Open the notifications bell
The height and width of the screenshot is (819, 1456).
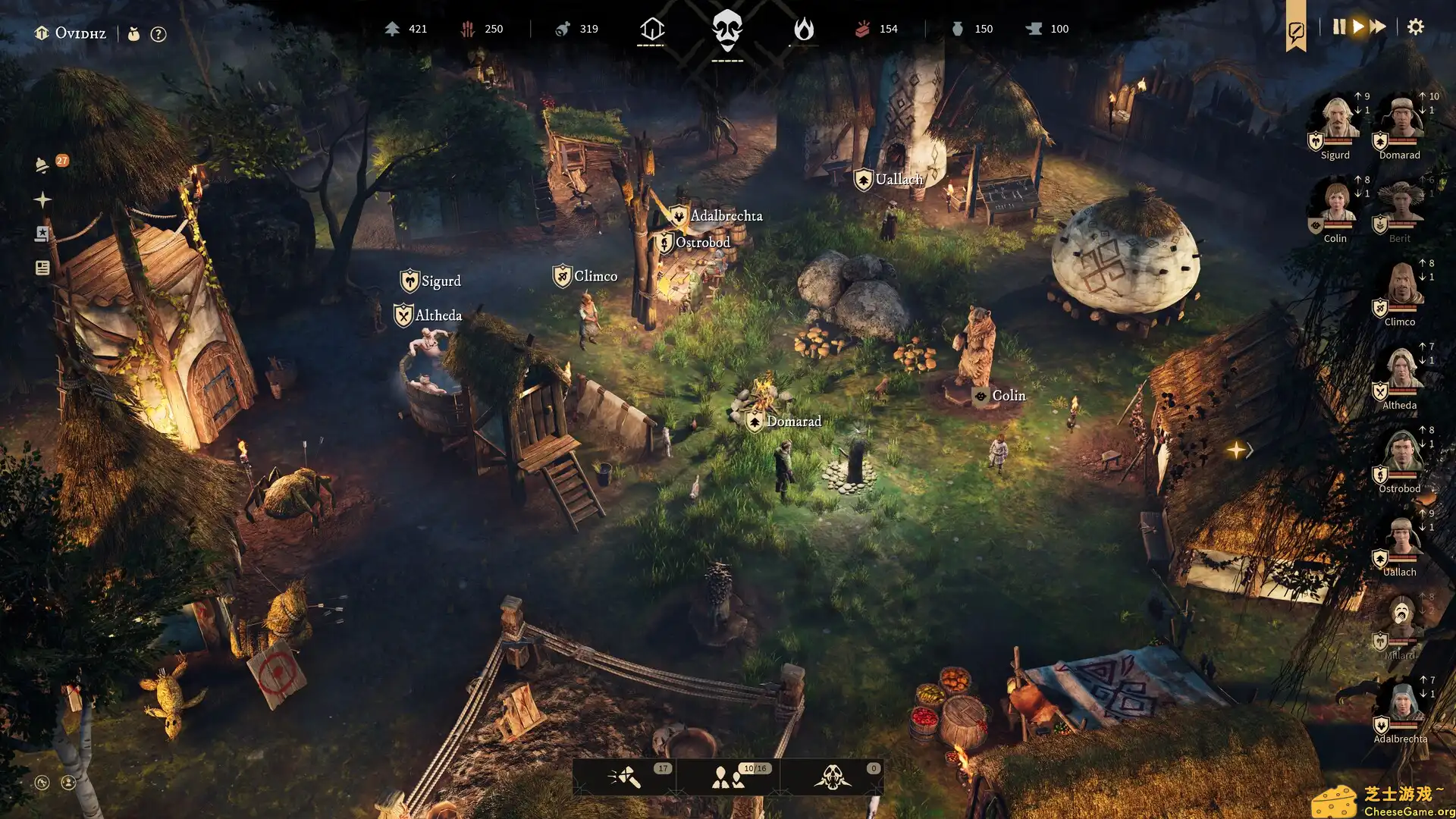[42, 165]
